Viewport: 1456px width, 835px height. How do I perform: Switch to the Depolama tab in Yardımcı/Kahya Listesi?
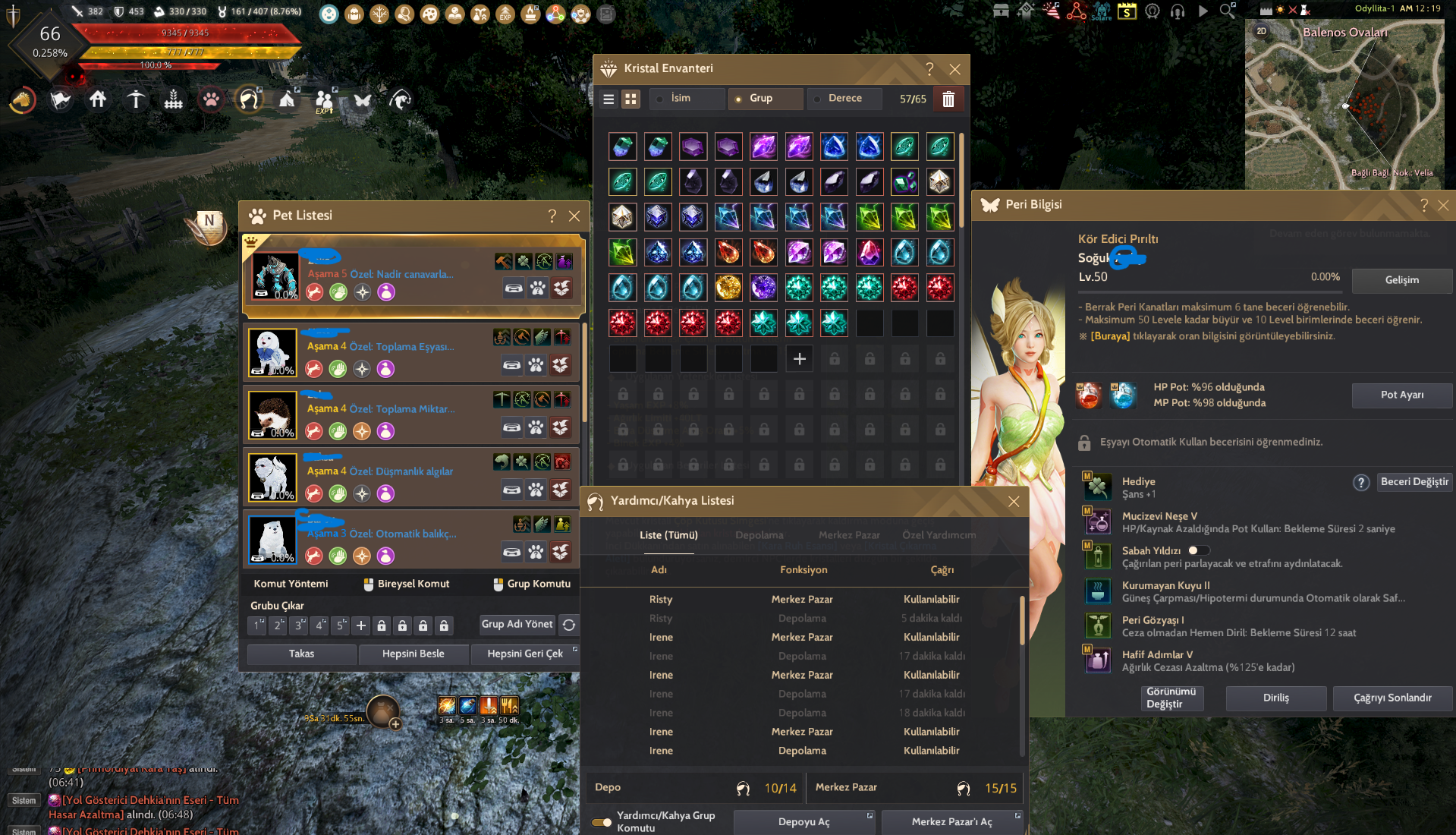click(759, 535)
